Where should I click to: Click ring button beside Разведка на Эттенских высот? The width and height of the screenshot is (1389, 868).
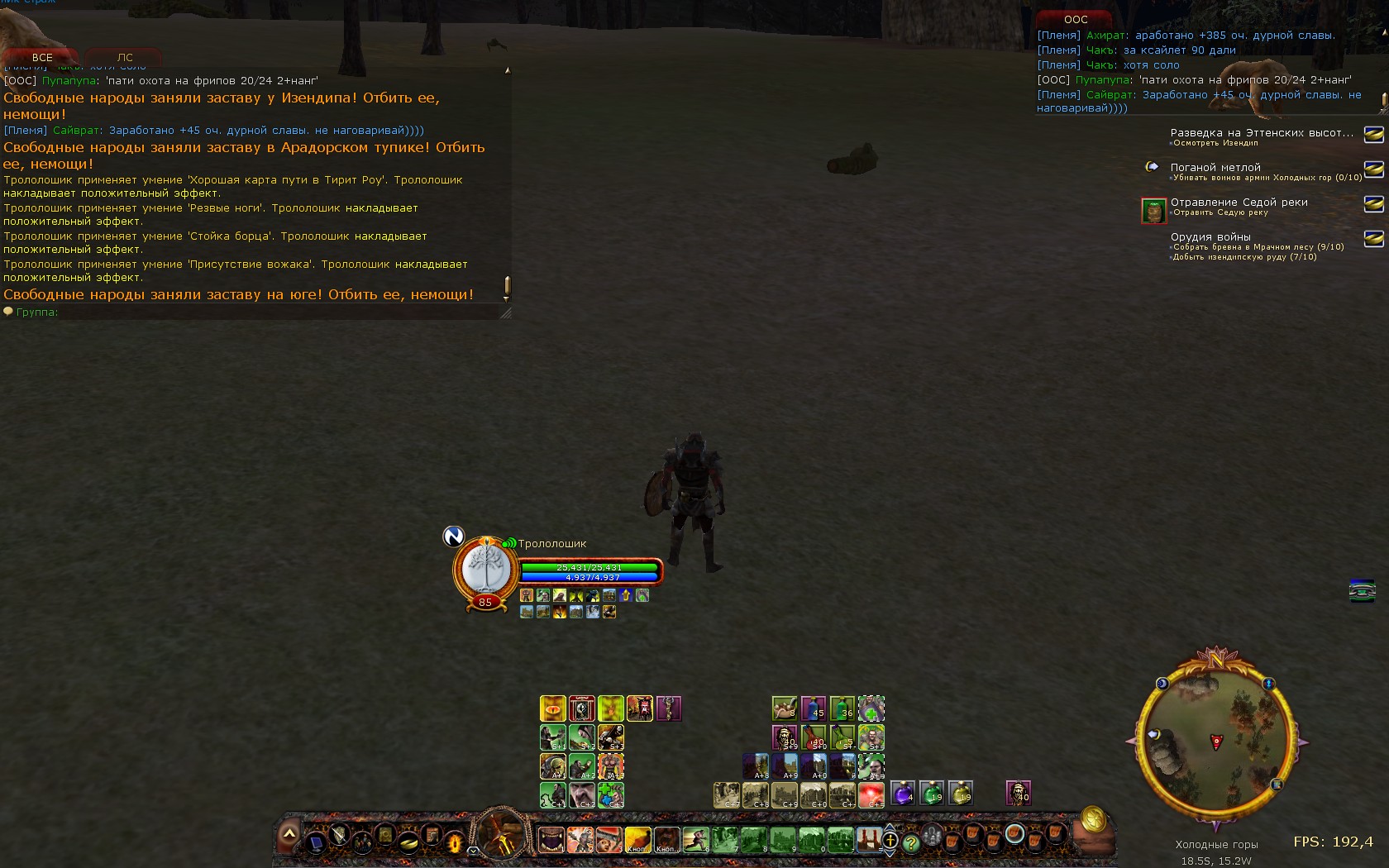(x=1373, y=134)
